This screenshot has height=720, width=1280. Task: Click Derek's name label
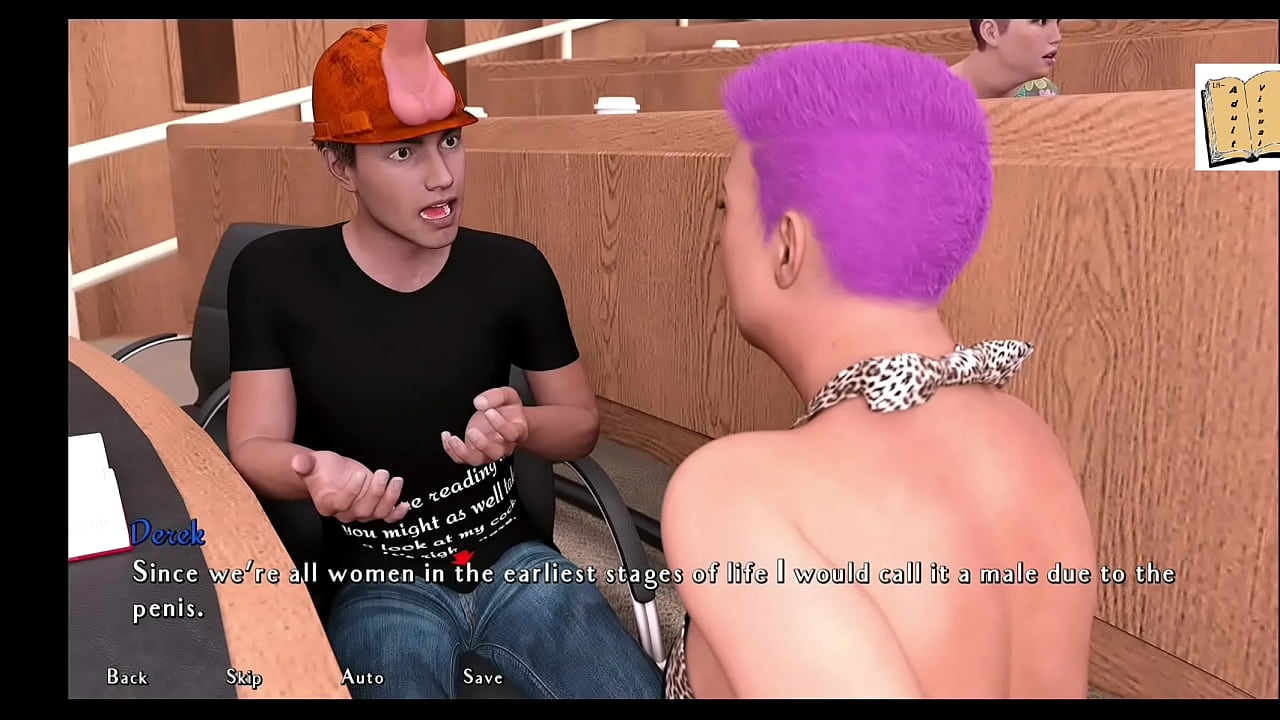169,534
